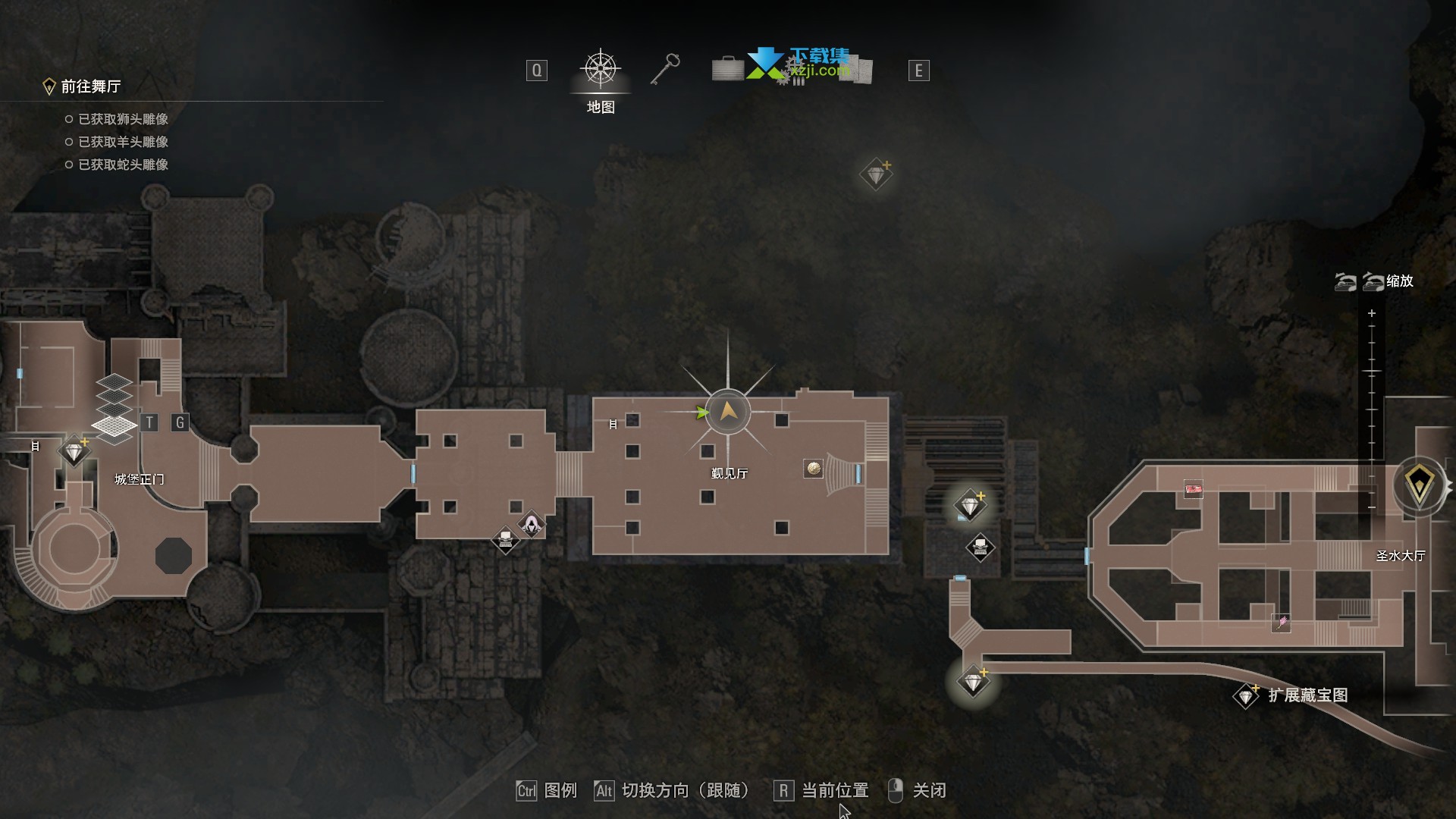Select the merchant marker on the map
Image resolution: width=1456 pixels, height=819 pixels.
pyautogui.click(x=532, y=524)
